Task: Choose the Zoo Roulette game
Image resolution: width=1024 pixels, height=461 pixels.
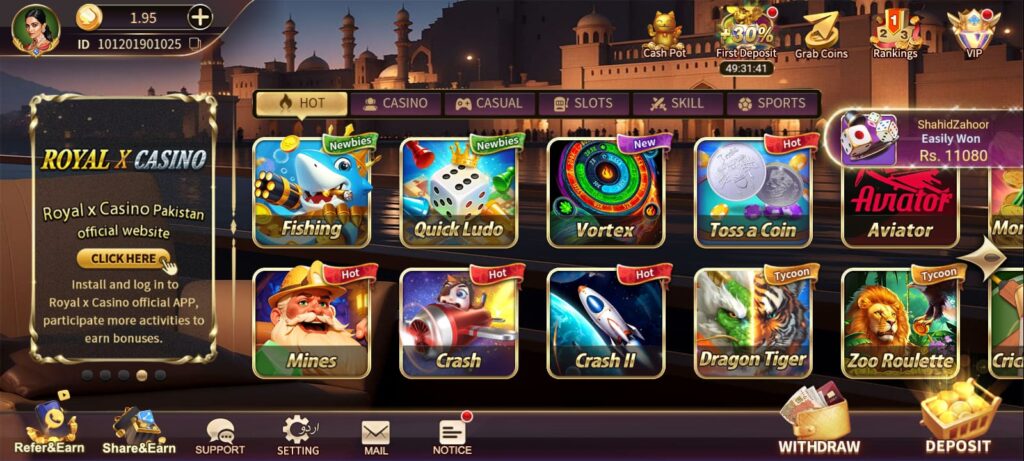Action: (899, 323)
